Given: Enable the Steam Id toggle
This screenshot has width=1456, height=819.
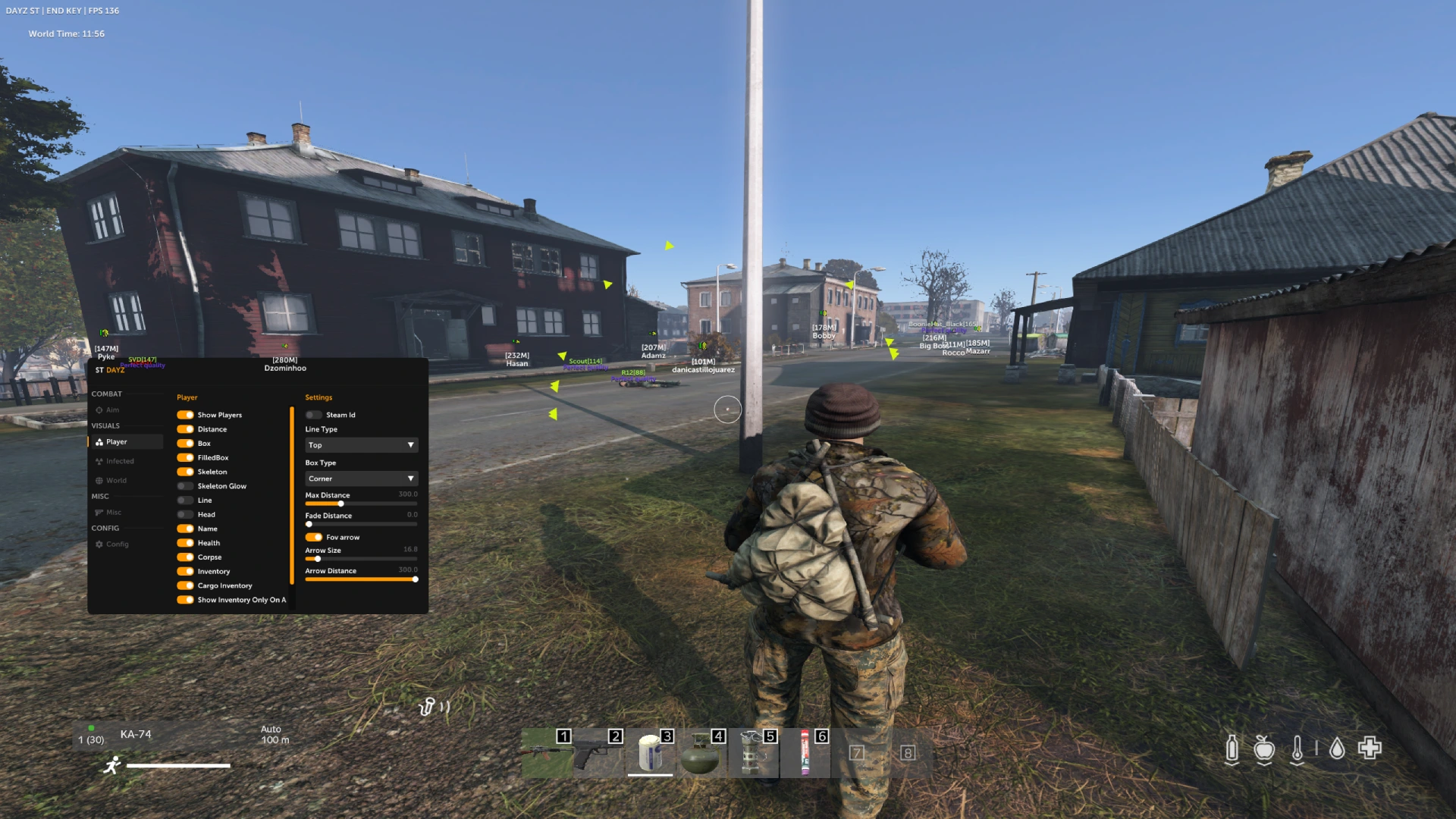Looking at the screenshot, I should click(x=314, y=415).
